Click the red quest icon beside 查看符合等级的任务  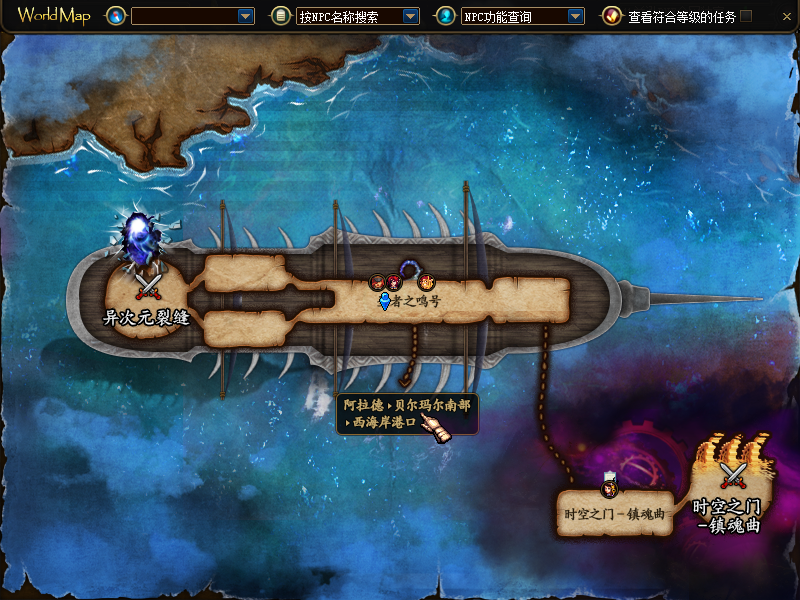[611, 16]
